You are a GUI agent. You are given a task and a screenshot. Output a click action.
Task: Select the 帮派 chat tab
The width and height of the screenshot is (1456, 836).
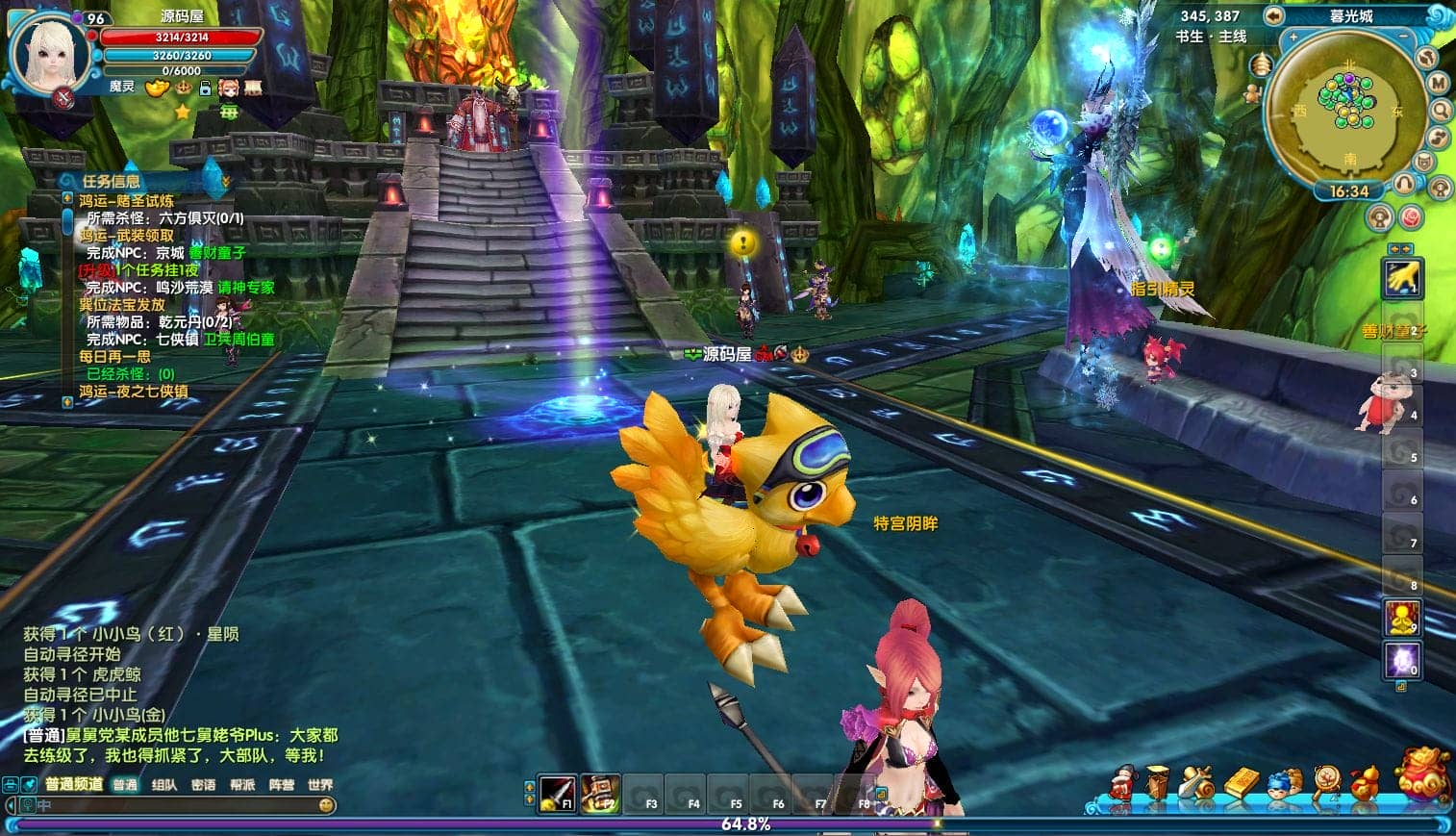(x=242, y=785)
